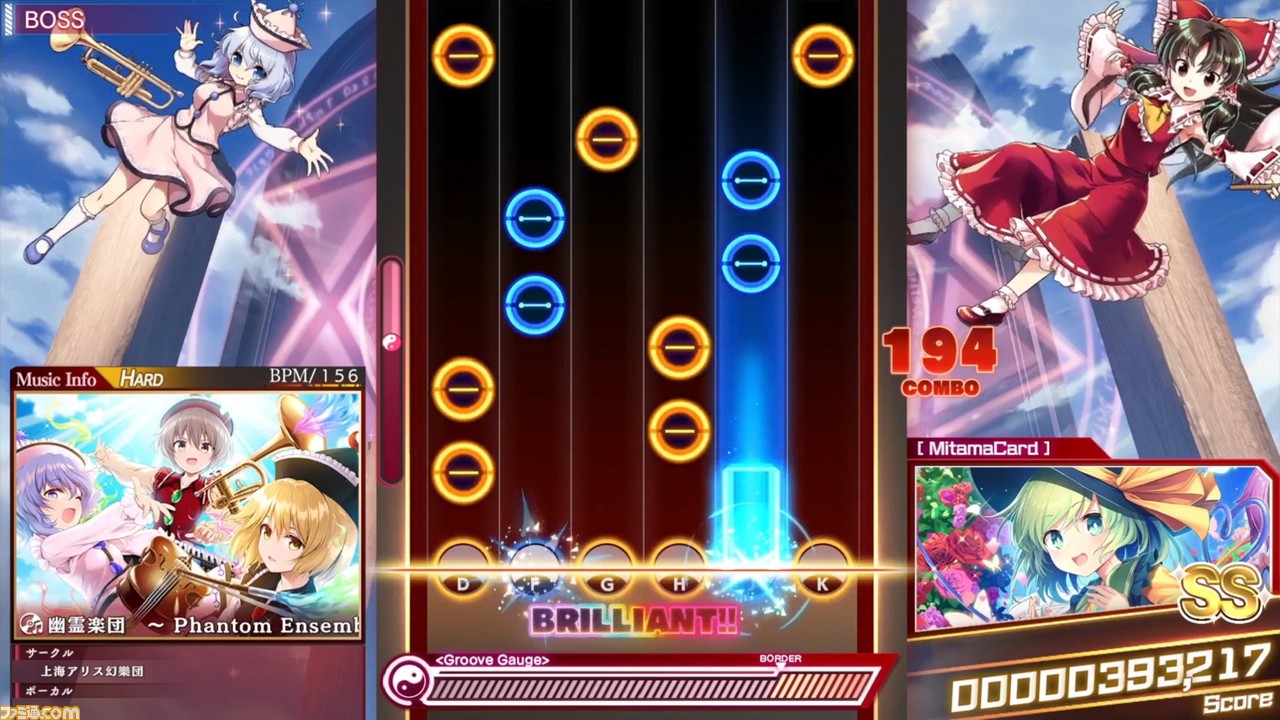
Task: Toggle the H lane receptor
Action: 678,566
